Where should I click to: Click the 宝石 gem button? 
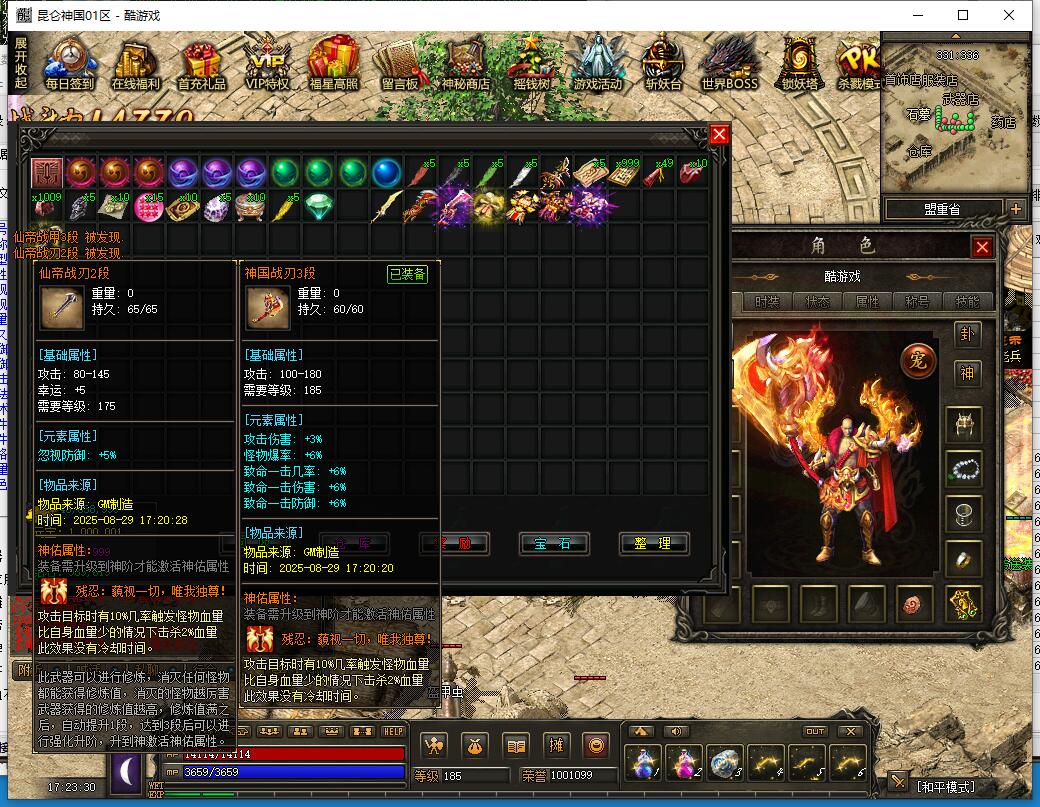tap(553, 543)
